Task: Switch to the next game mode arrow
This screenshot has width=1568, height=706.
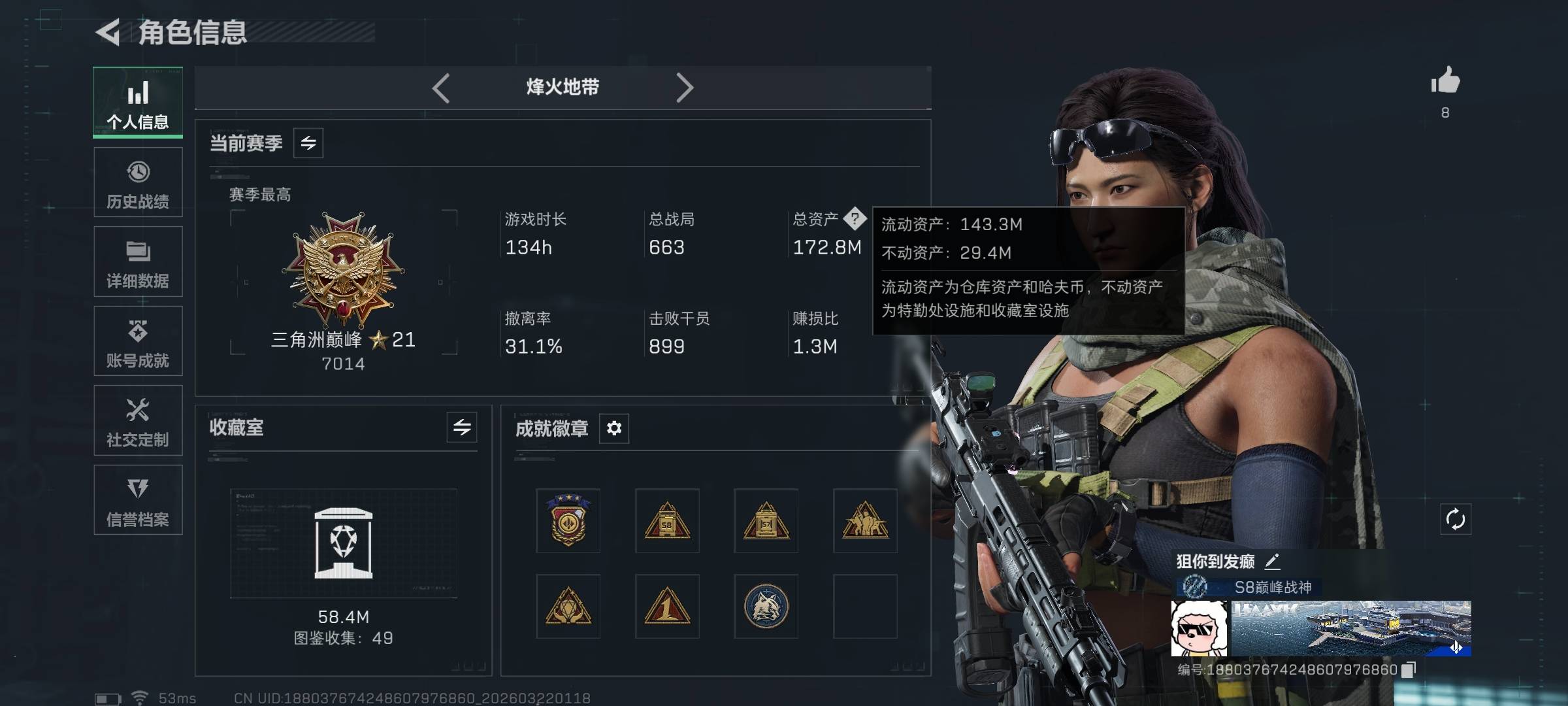Action: (684, 88)
